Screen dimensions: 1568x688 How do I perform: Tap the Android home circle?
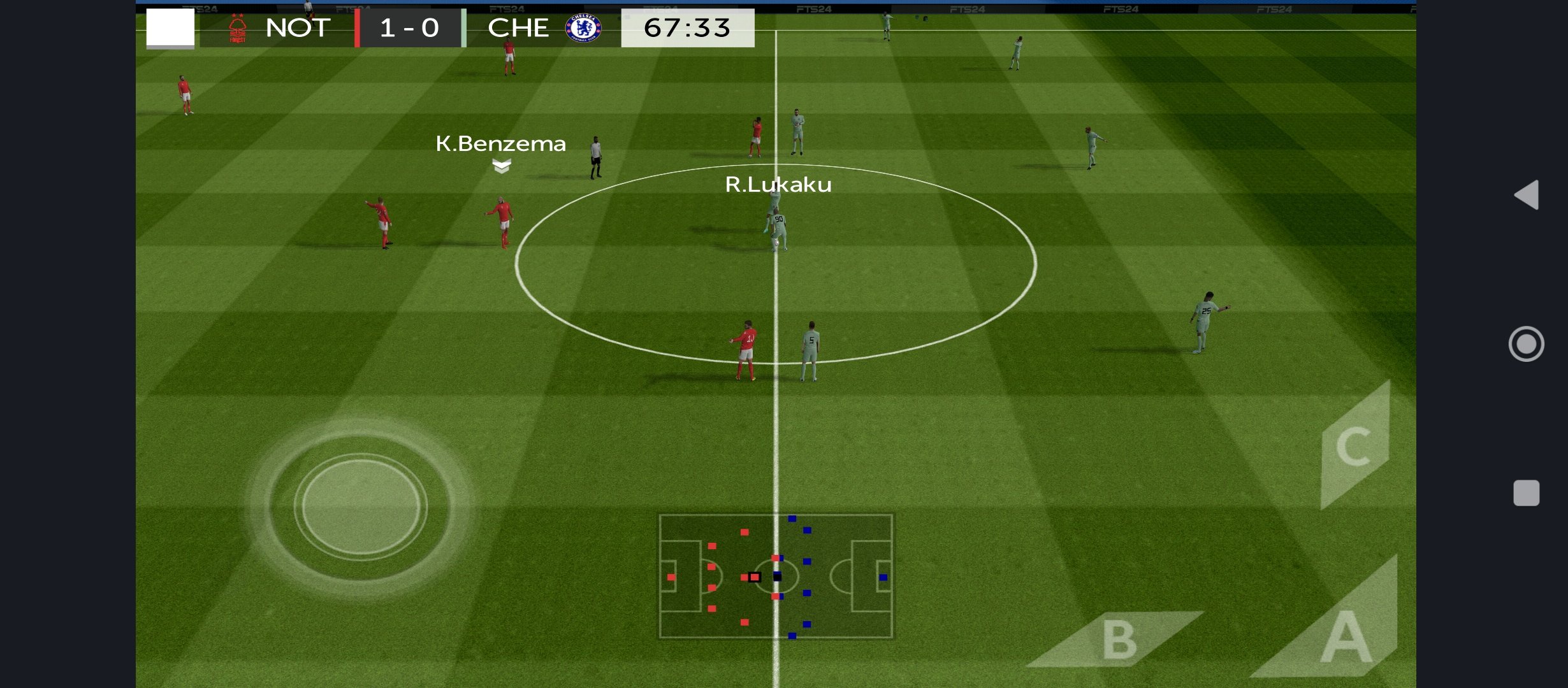click(1526, 344)
